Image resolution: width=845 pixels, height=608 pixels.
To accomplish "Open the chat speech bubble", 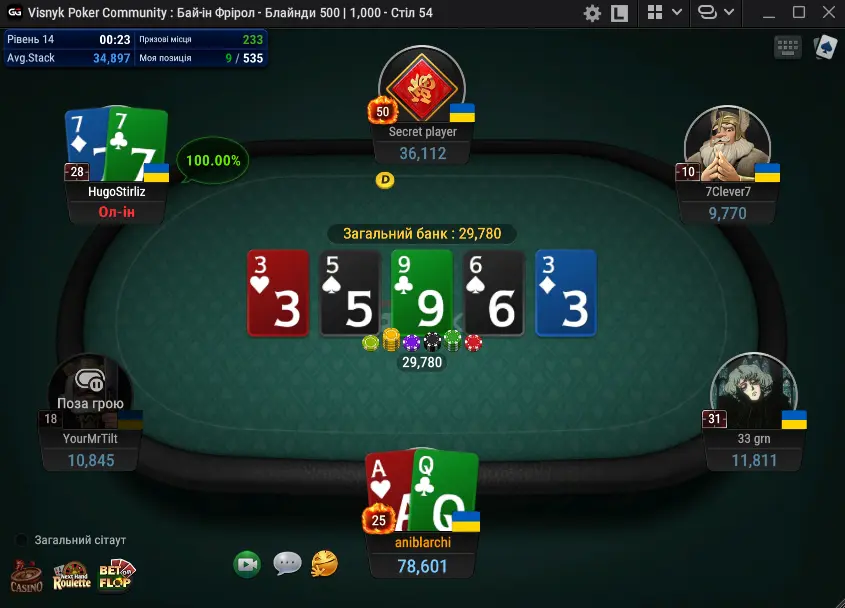I will pyautogui.click(x=287, y=564).
